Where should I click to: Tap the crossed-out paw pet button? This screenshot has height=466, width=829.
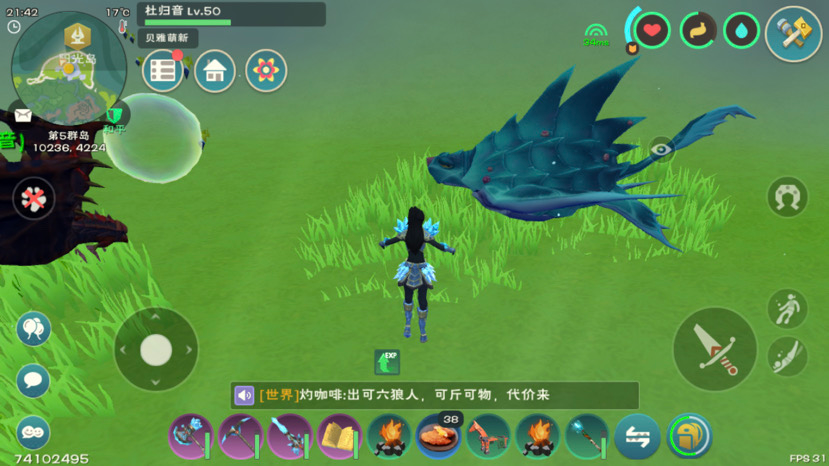pyautogui.click(x=34, y=198)
